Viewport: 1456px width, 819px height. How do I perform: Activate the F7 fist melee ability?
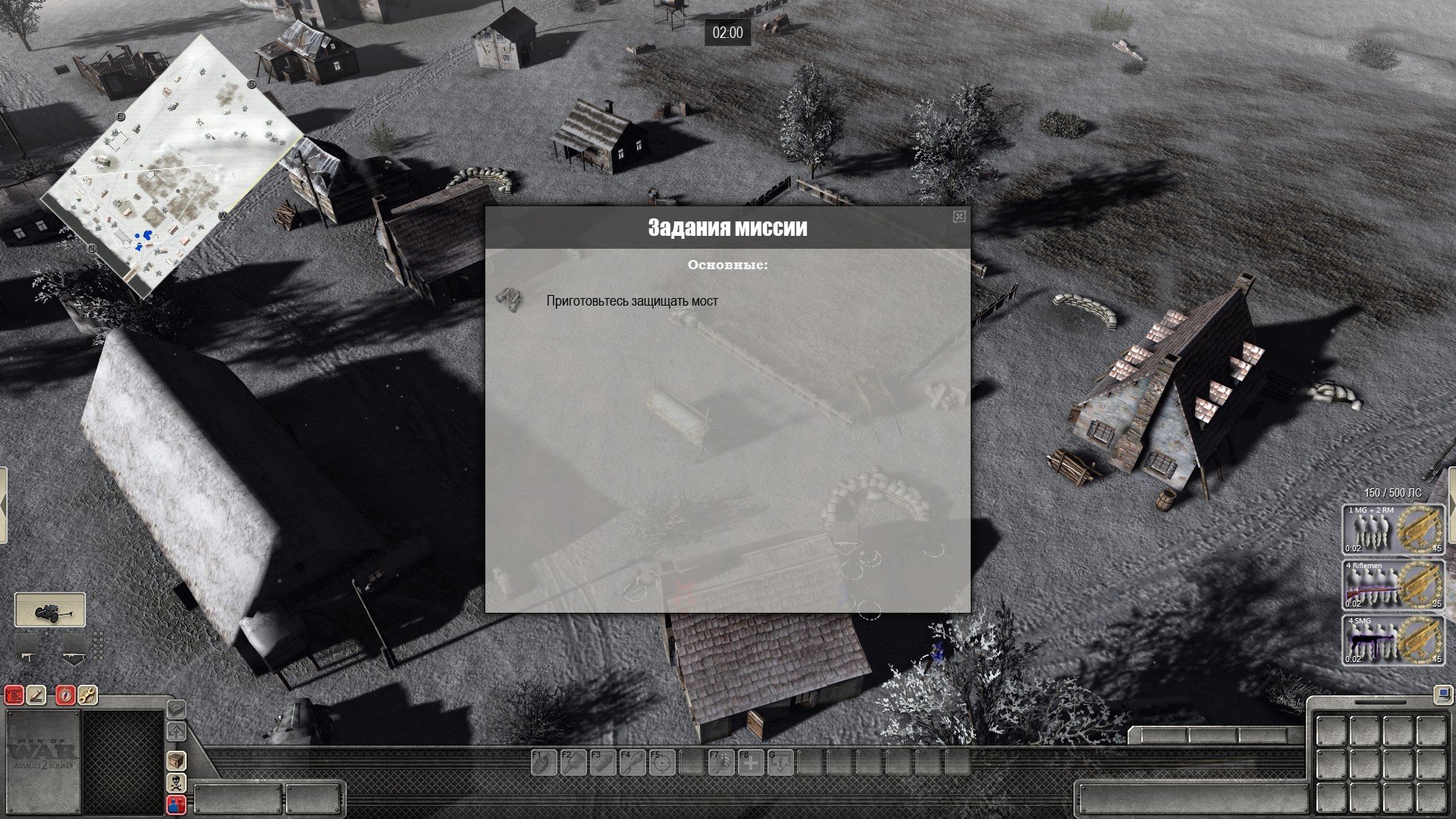pyautogui.click(x=720, y=762)
